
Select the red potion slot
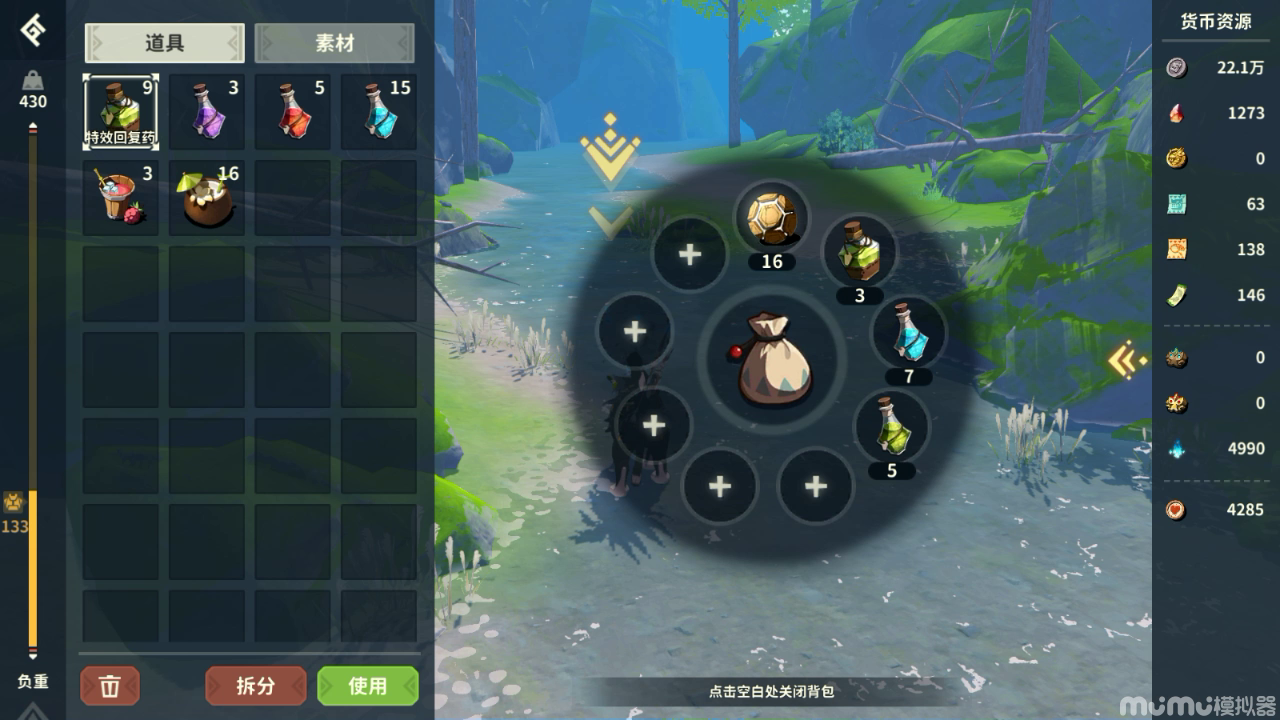[x=292, y=112]
